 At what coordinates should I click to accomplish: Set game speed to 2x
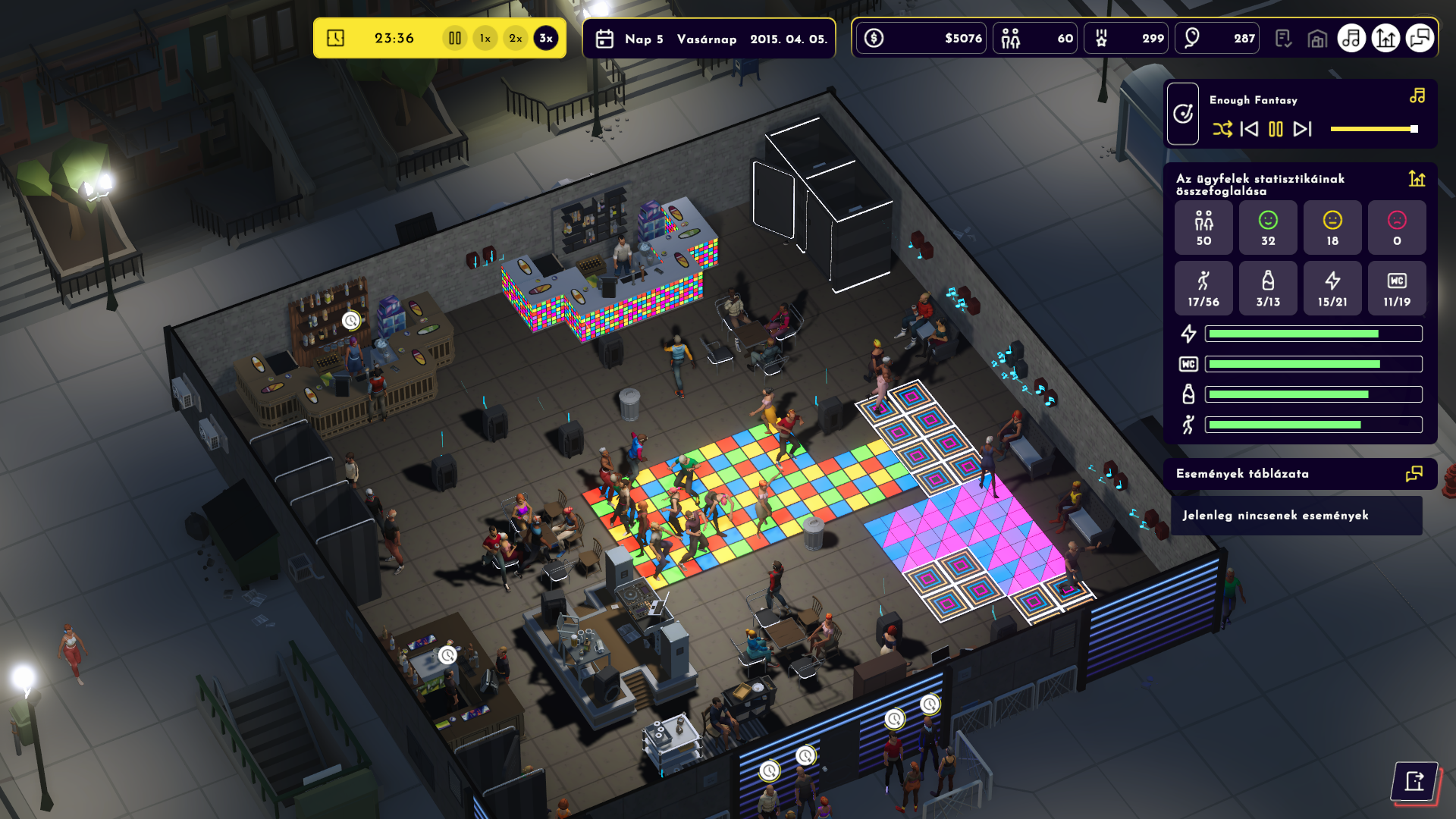(x=516, y=38)
